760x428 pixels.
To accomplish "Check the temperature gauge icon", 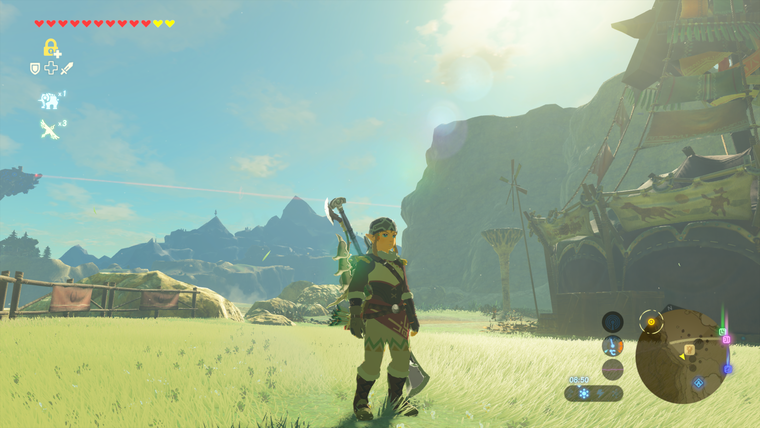I will [613, 345].
